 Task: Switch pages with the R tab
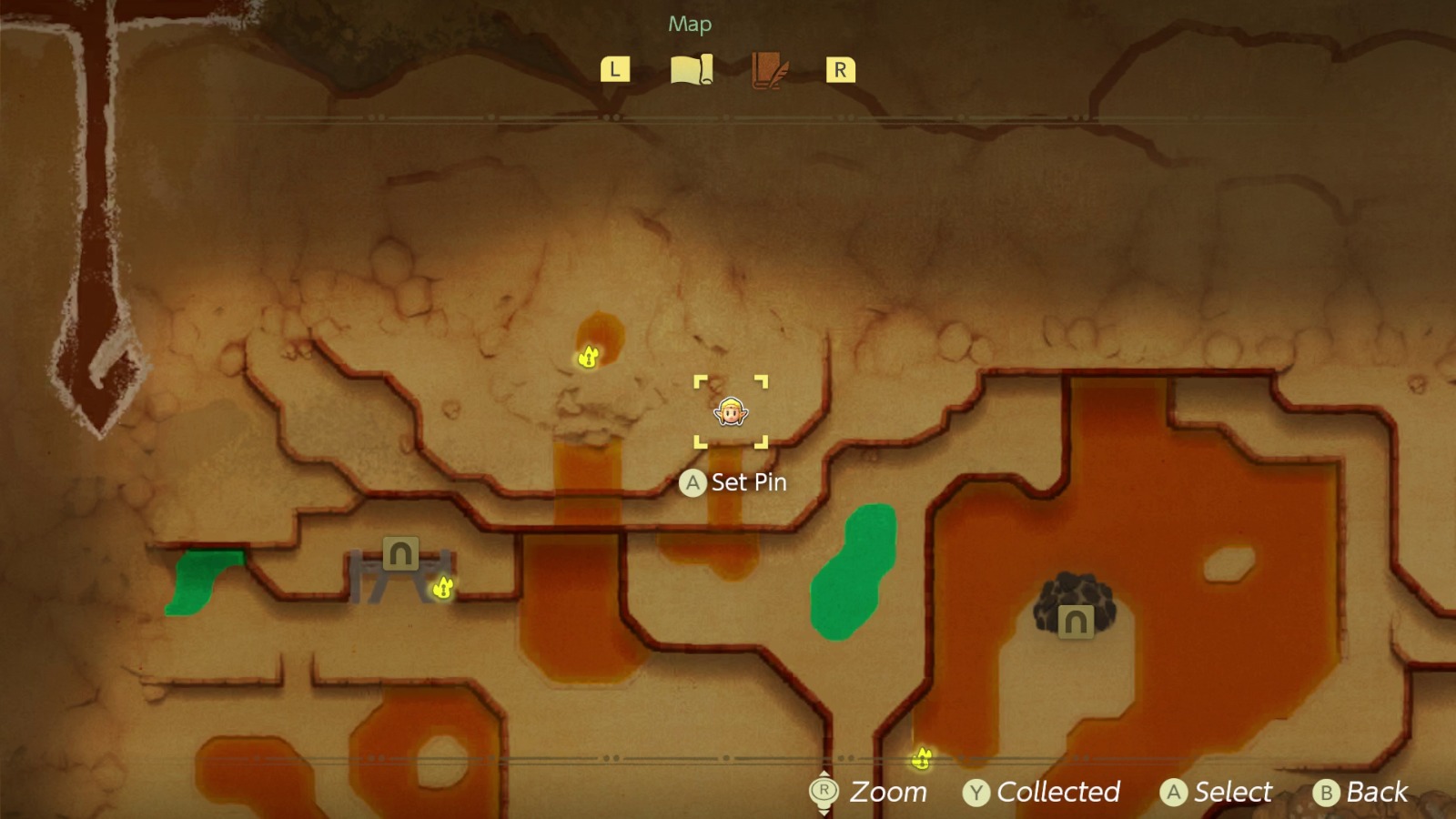point(839,67)
